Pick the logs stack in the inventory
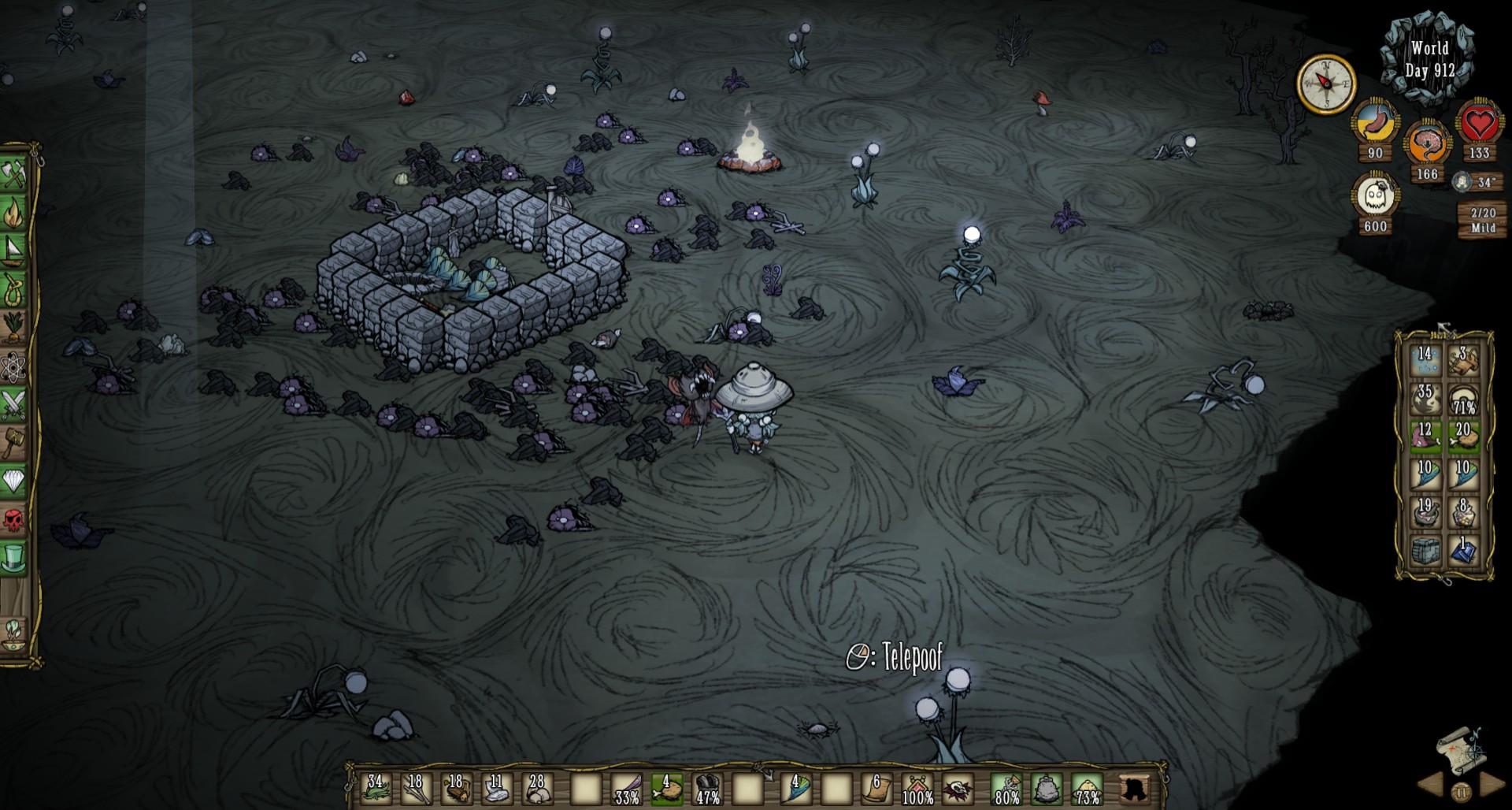 point(456,787)
